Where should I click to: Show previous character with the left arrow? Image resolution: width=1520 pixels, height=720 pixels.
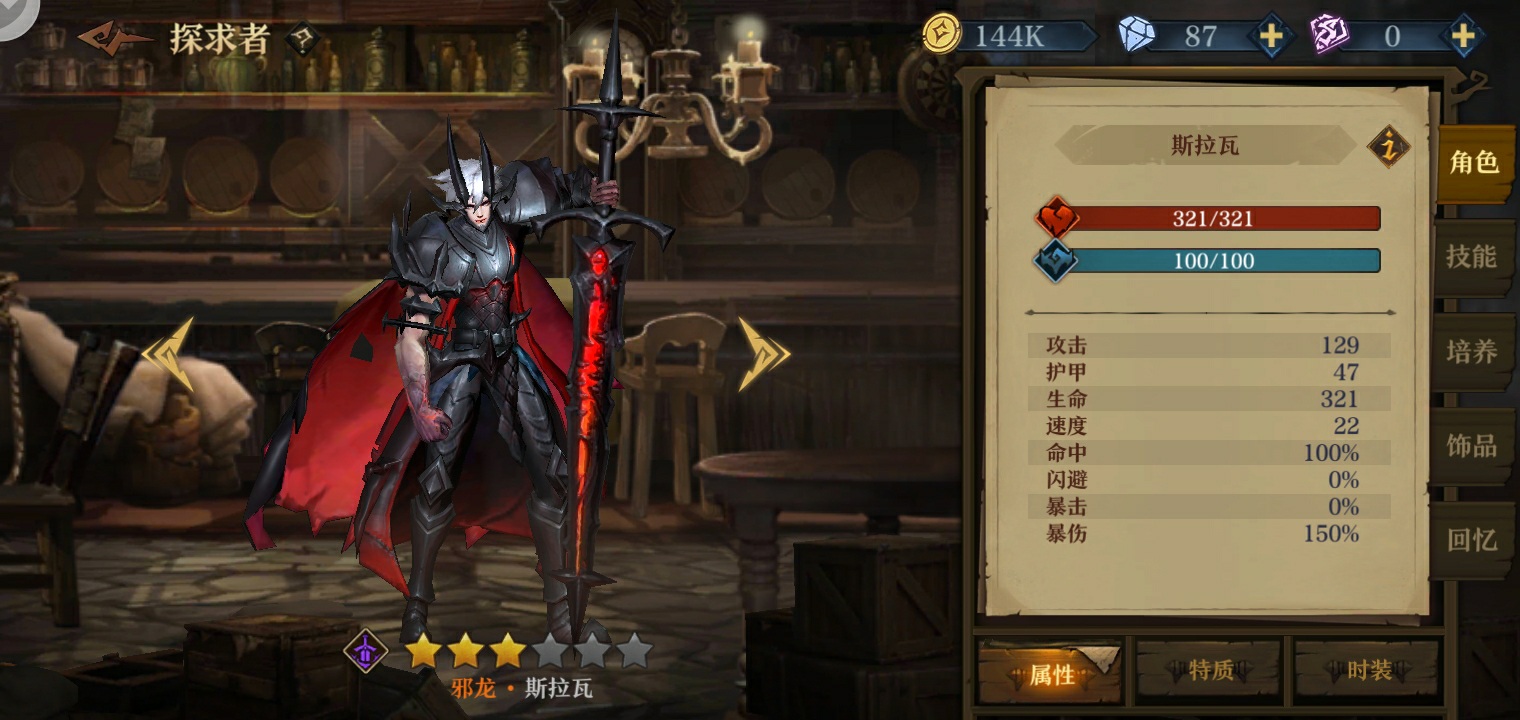click(x=168, y=353)
